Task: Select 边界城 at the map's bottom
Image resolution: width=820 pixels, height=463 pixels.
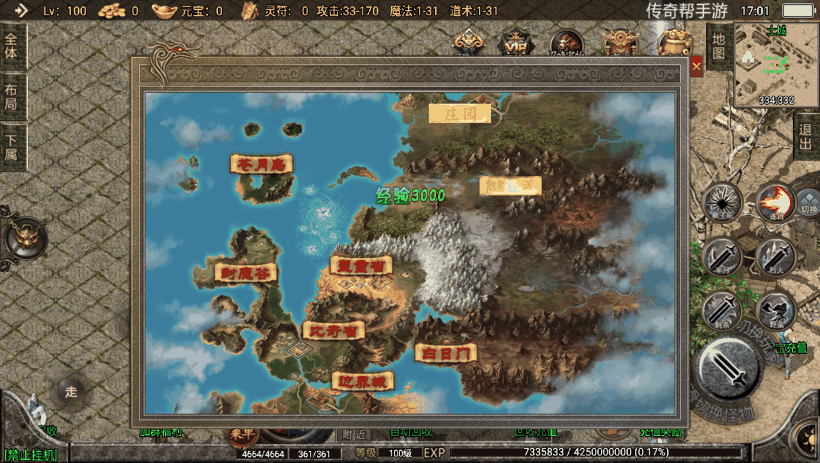Action: (362, 381)
